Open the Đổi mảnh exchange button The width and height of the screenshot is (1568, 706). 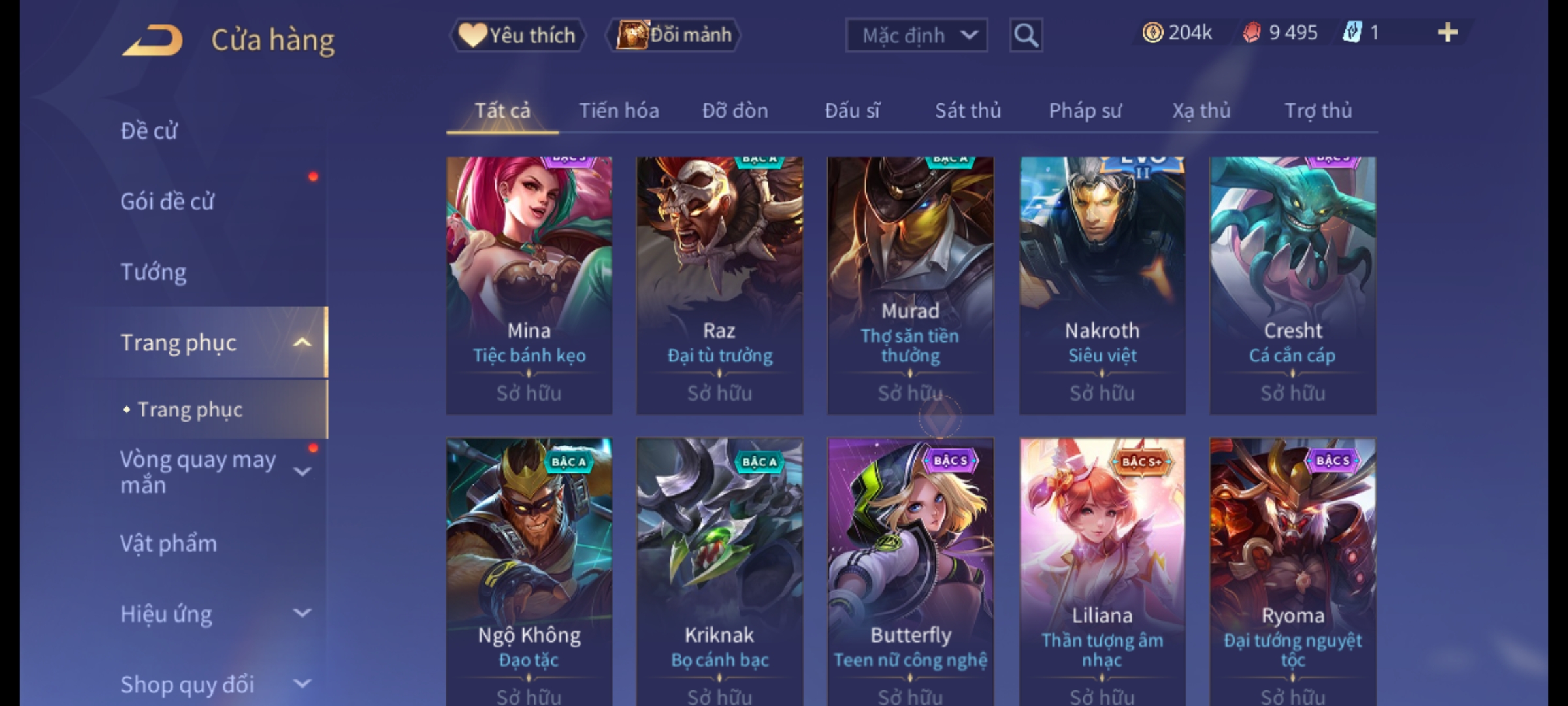[x=674, y=35]
